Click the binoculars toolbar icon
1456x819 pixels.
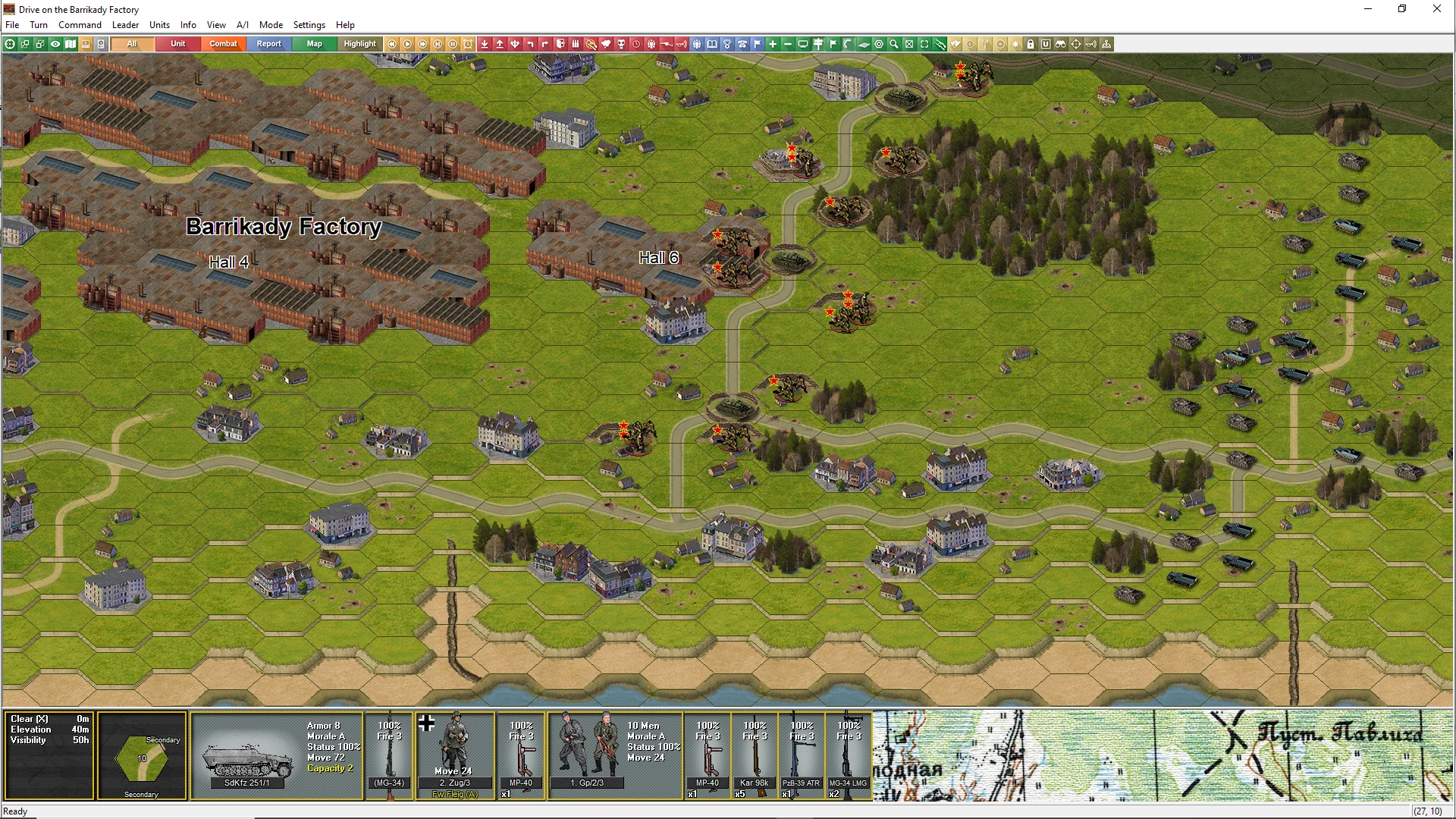tap(1061, 44)
